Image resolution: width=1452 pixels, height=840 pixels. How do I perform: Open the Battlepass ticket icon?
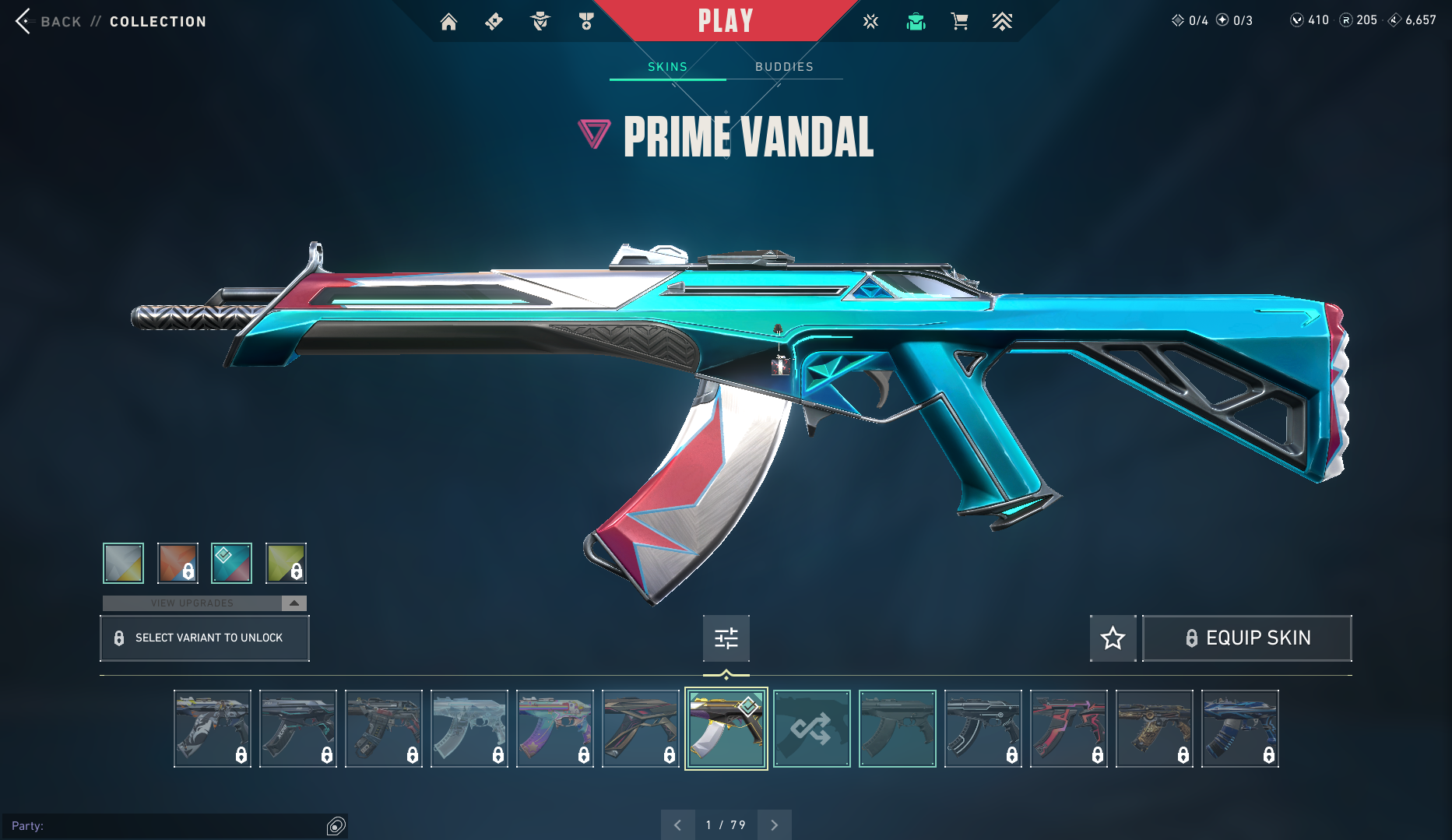[493, 21]
